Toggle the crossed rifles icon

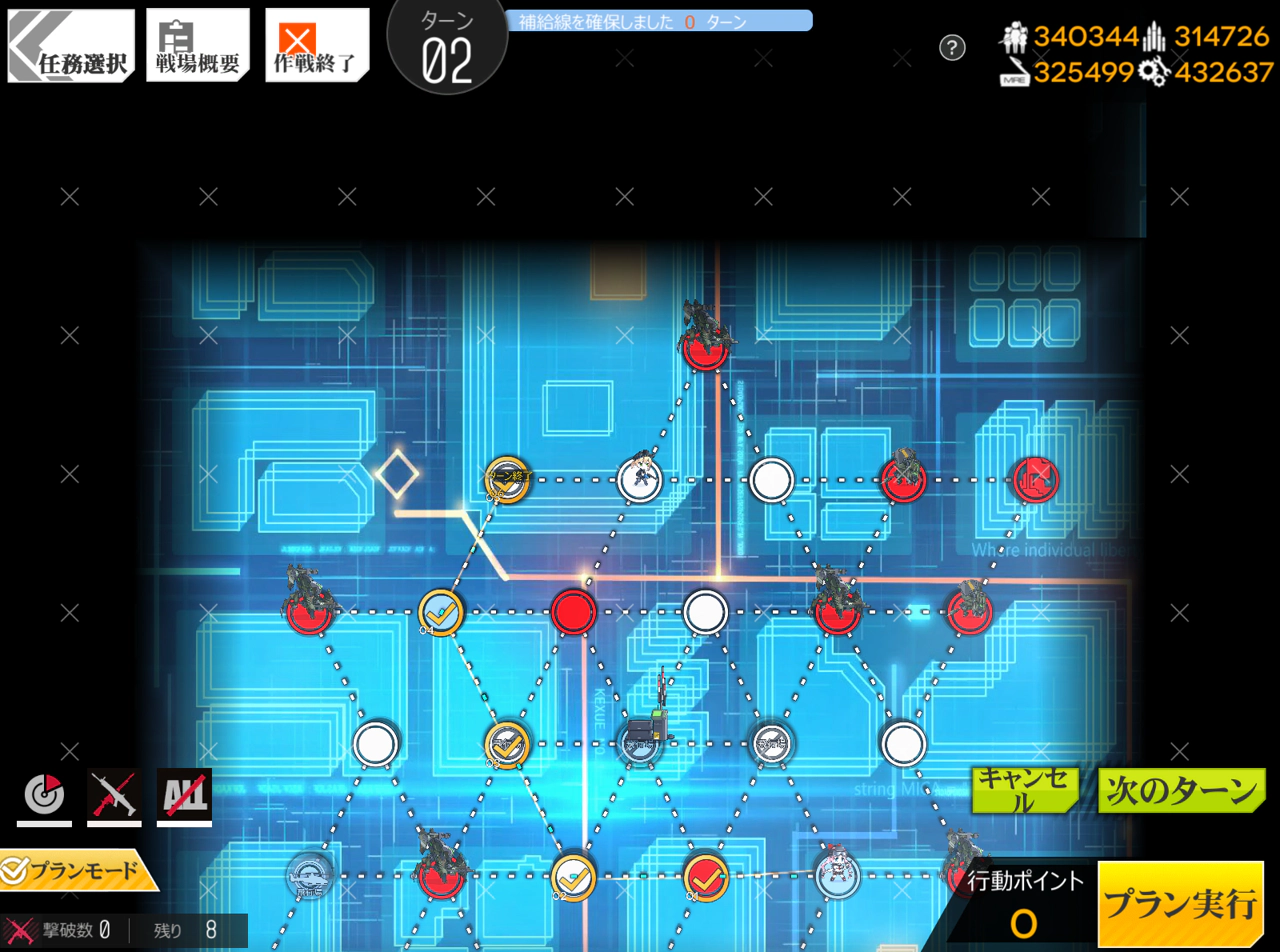coord(114,795)
